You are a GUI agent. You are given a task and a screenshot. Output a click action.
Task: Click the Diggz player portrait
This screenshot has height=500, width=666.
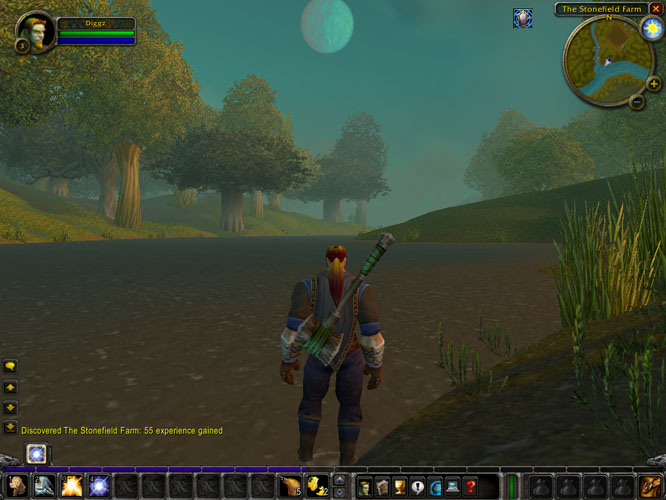click(36, 31)
